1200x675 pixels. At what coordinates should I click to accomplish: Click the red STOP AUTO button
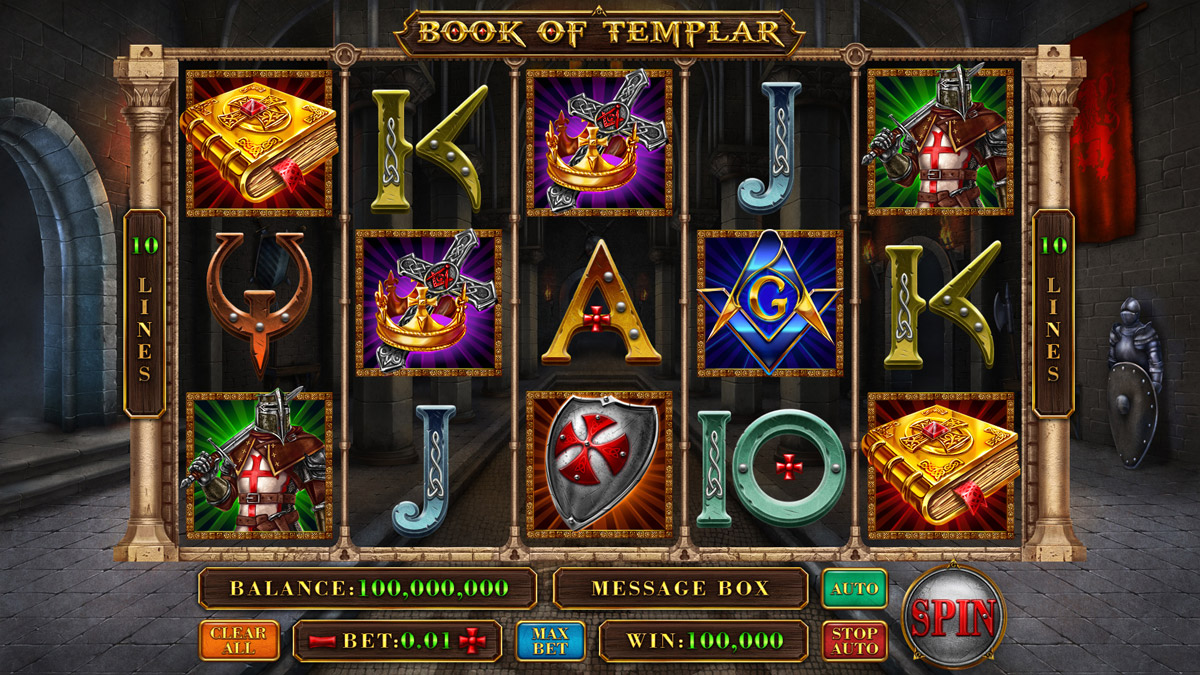[x=854, y=641]
